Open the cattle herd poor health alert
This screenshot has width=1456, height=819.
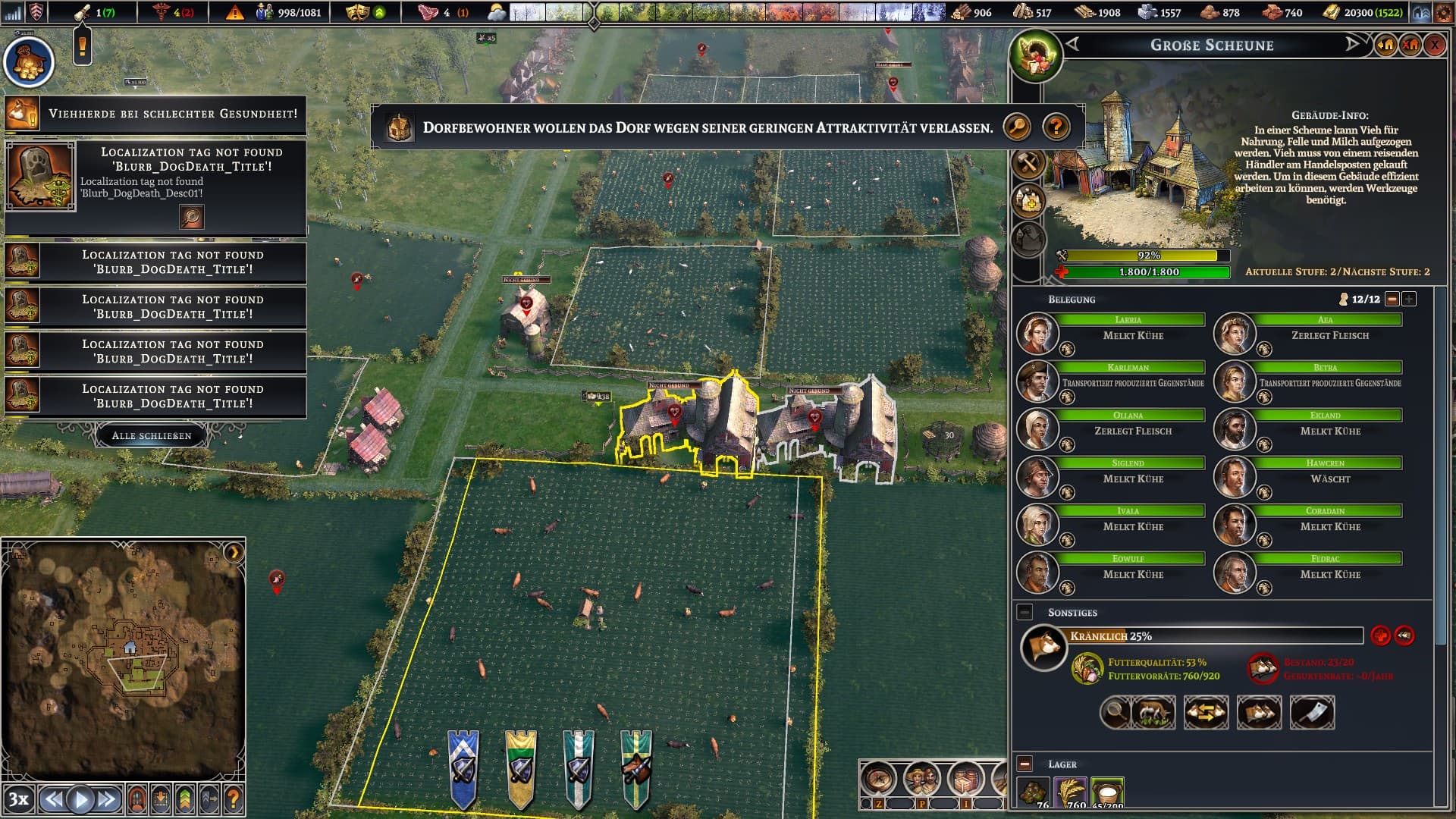pos(155,114)
